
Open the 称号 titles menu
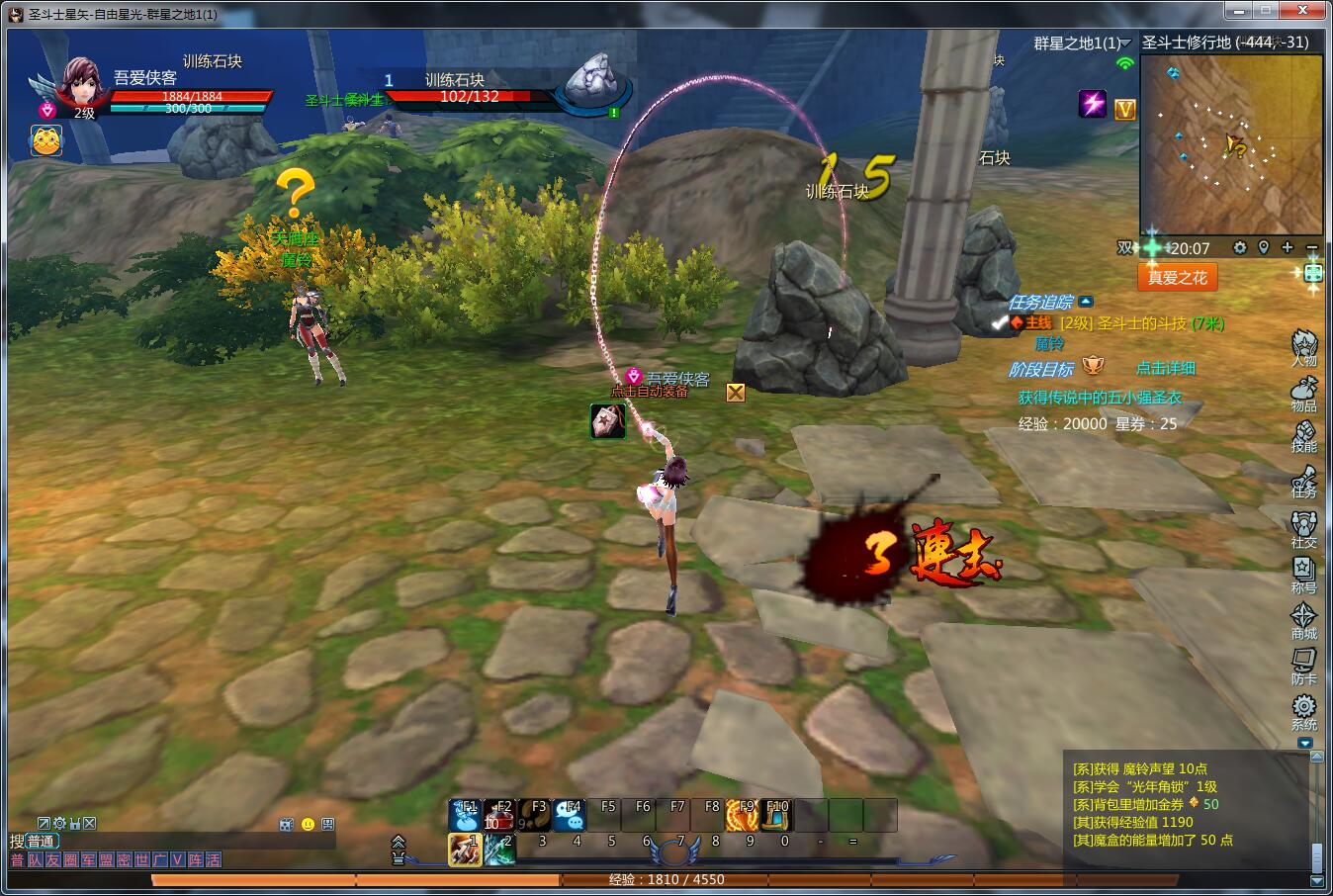pos(1303,574)
